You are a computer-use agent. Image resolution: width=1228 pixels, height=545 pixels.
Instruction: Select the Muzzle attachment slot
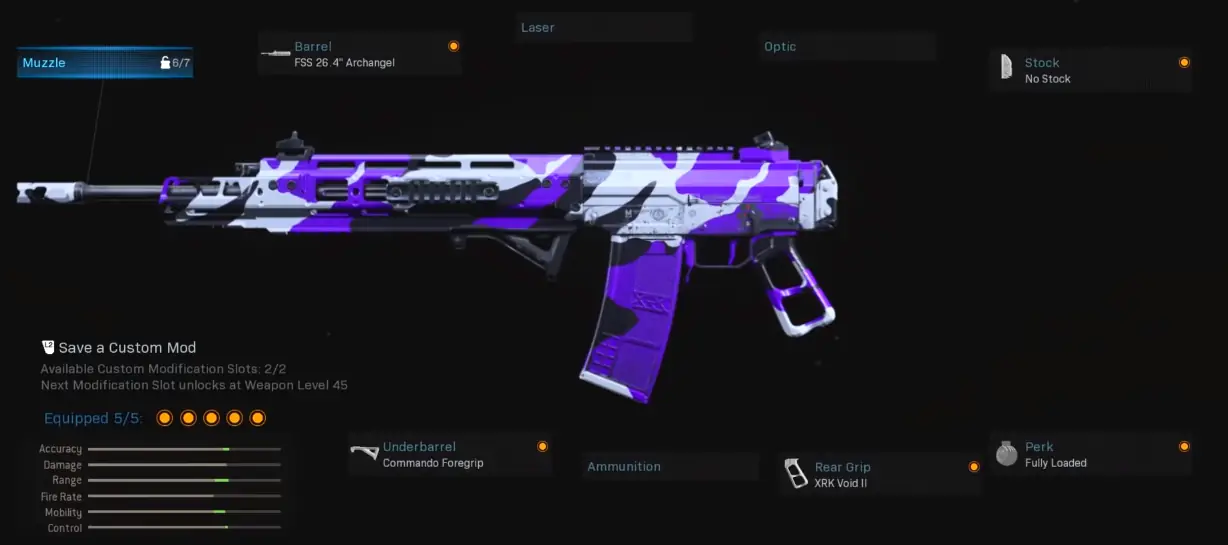105,63
